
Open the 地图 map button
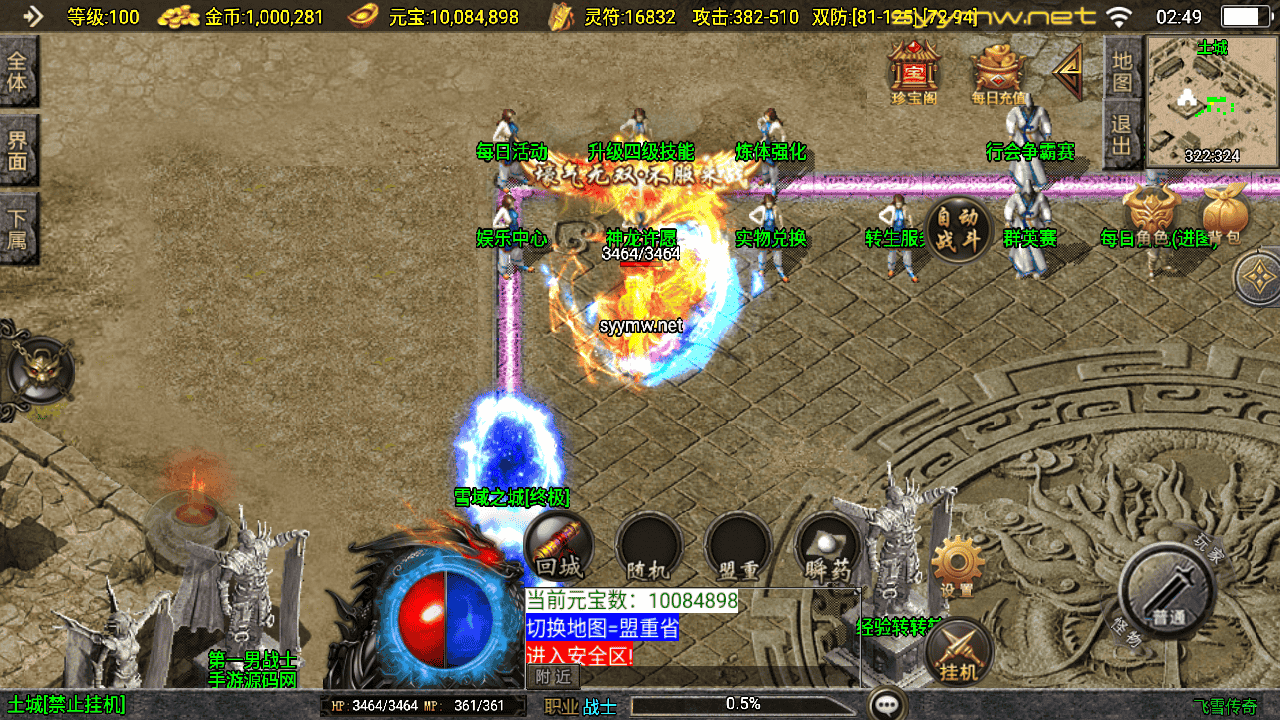(x=1122, y=71)
